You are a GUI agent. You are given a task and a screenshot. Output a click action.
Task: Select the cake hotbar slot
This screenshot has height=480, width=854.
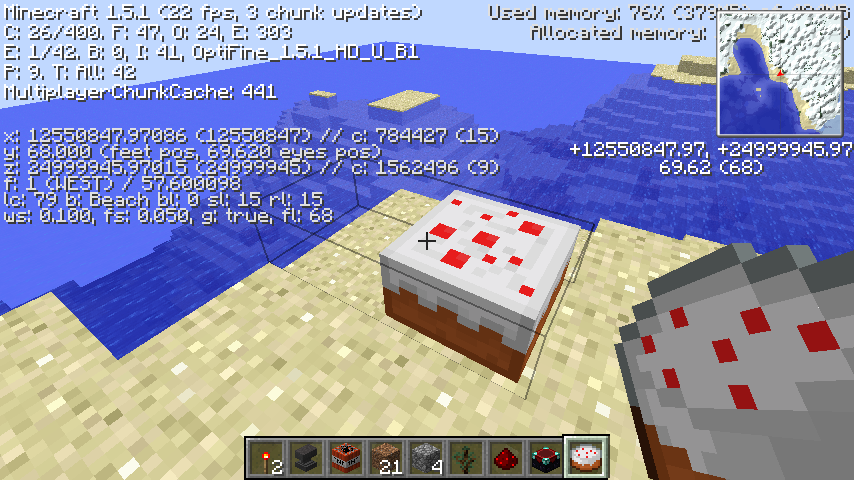point(583,458)
